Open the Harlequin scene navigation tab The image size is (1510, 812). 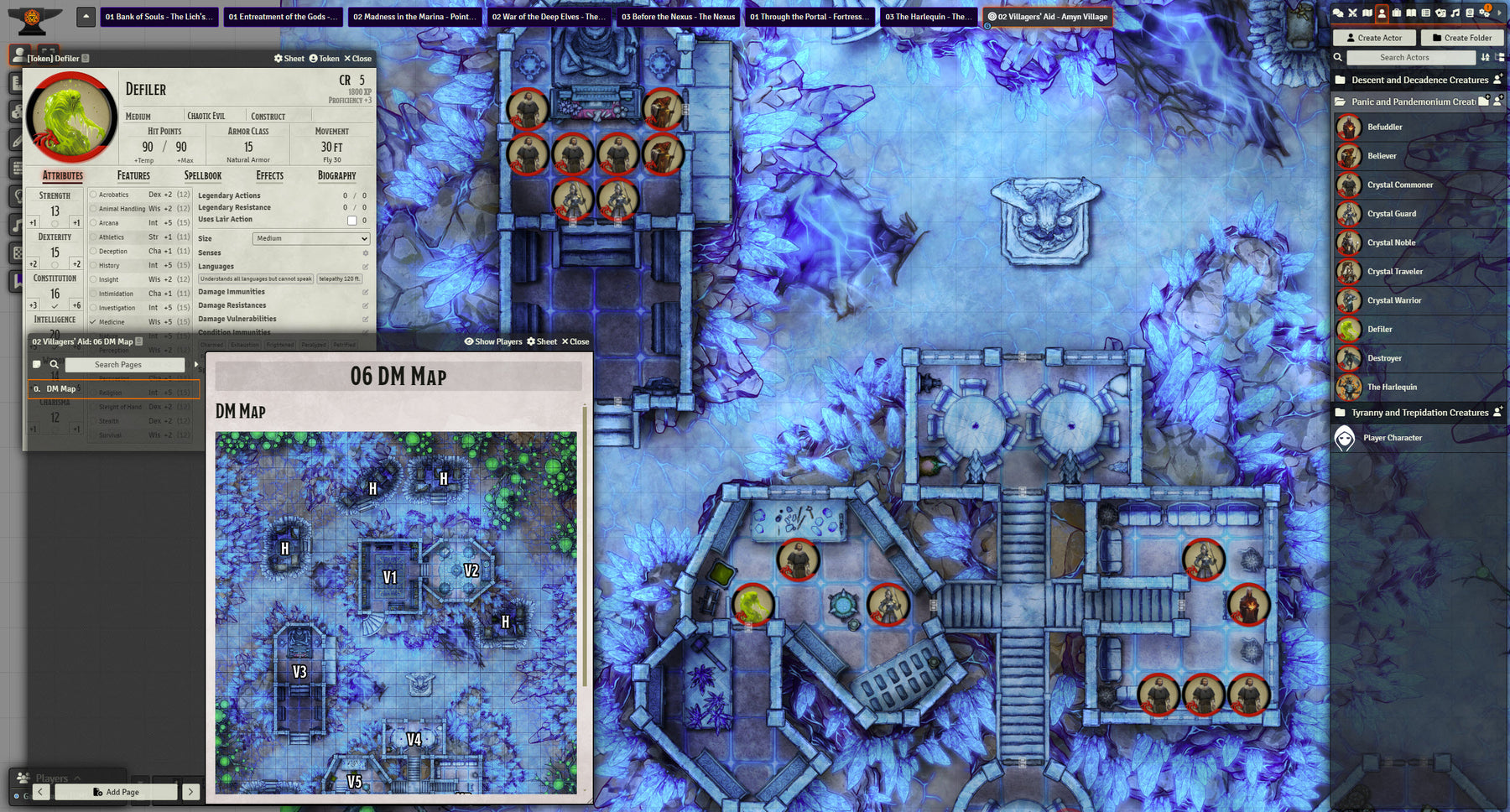click(x=929, y=17)
